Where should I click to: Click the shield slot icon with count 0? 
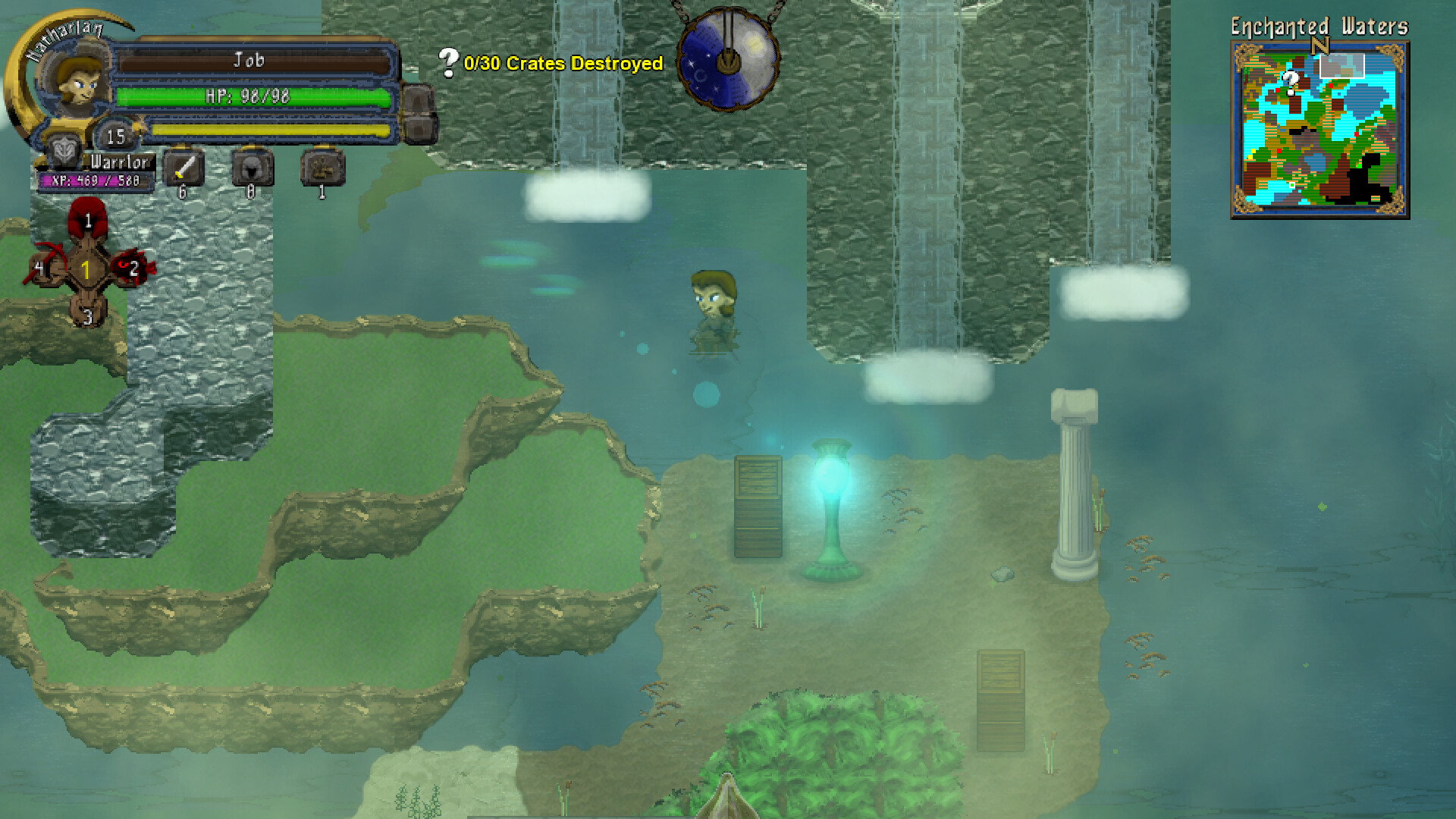click(x=250, y=168)
